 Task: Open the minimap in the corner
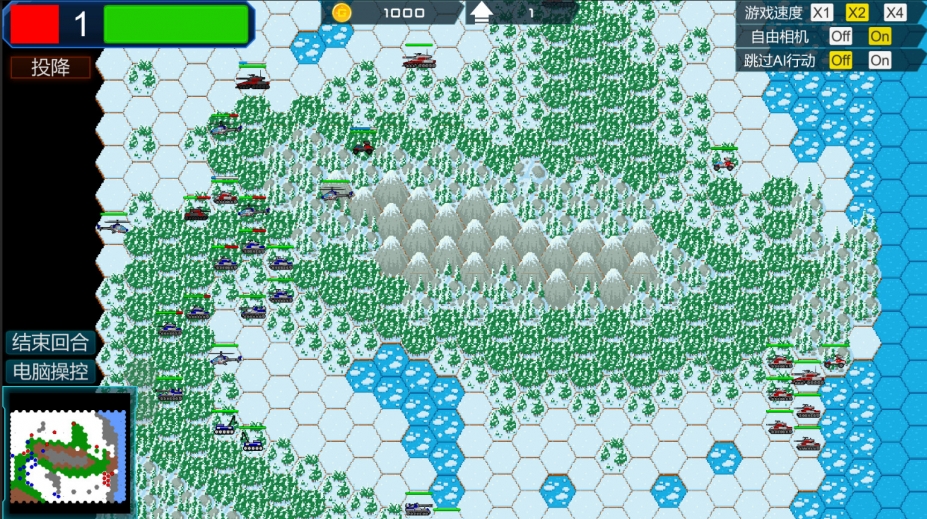70,448
